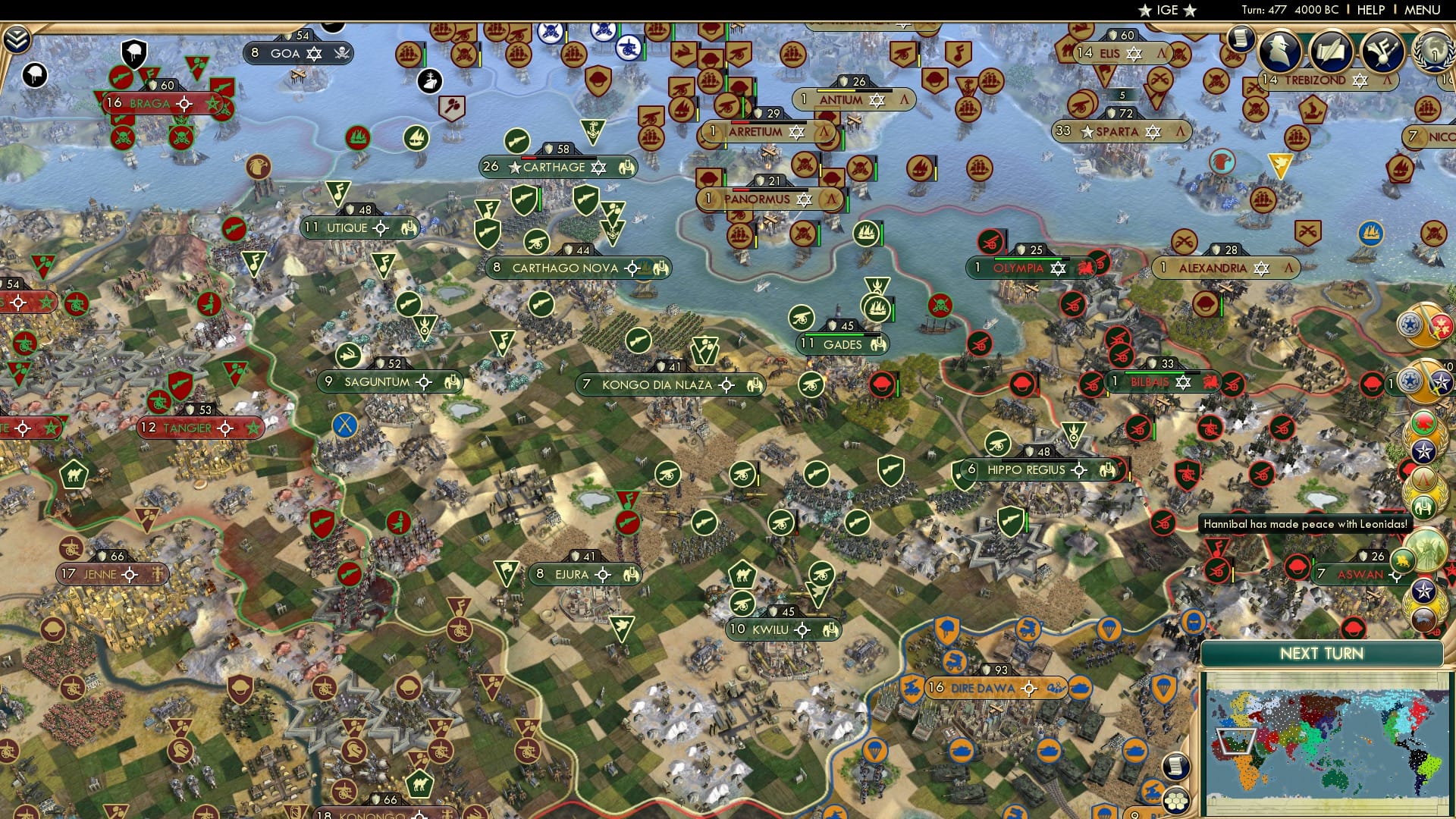1456x819 pixels.
Task: Click the red dragon notification badge
Action: 1425,423
